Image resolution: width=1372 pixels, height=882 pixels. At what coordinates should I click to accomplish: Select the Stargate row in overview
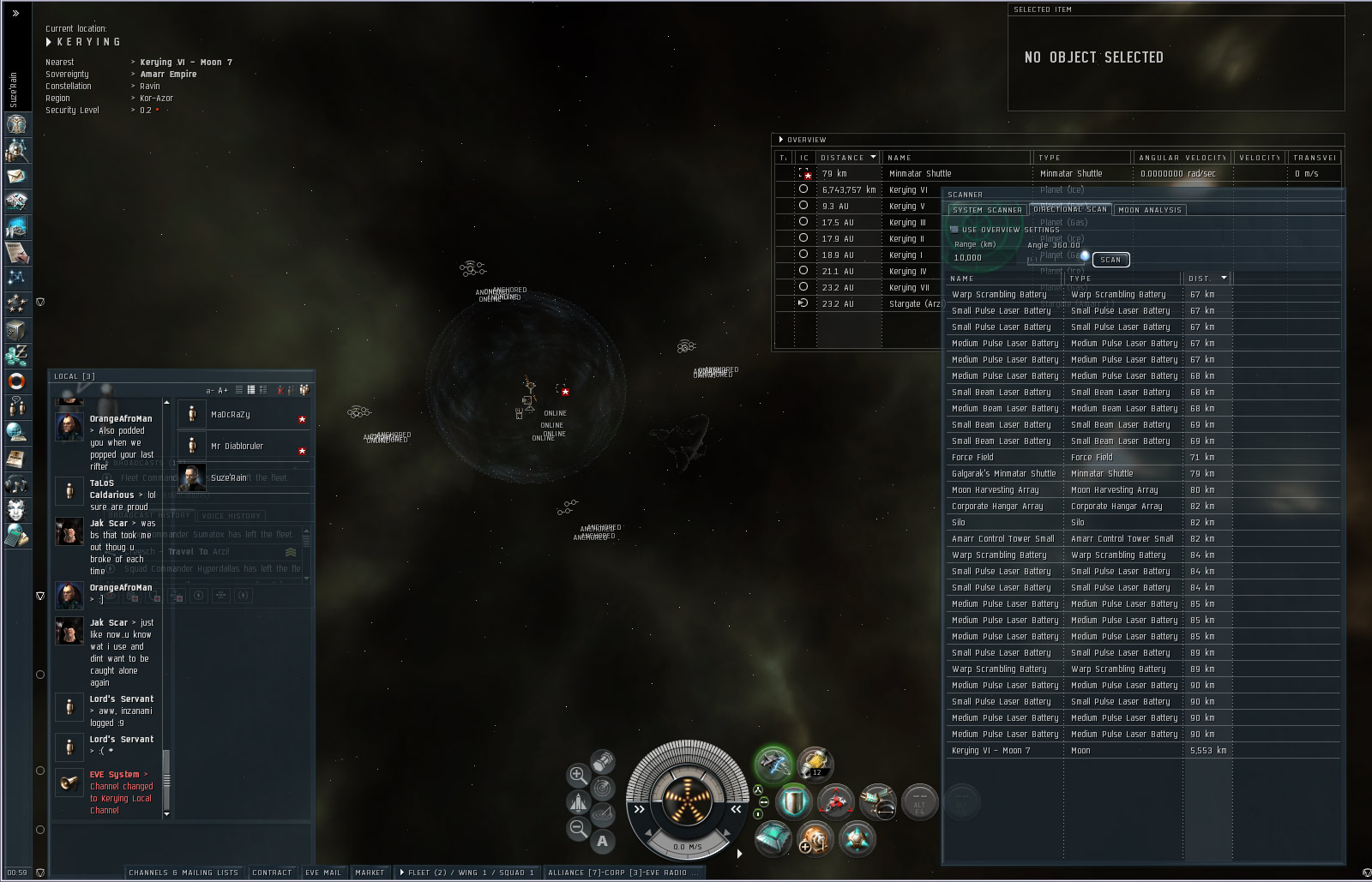coord(914,304)
